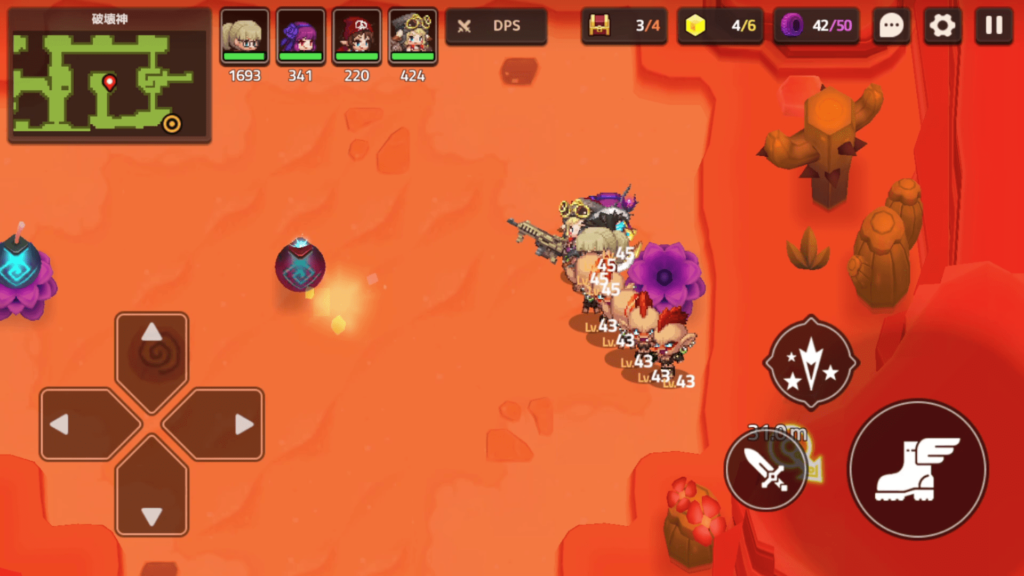
Task: Attack with the sword button
Action: [x=766, y=469]
